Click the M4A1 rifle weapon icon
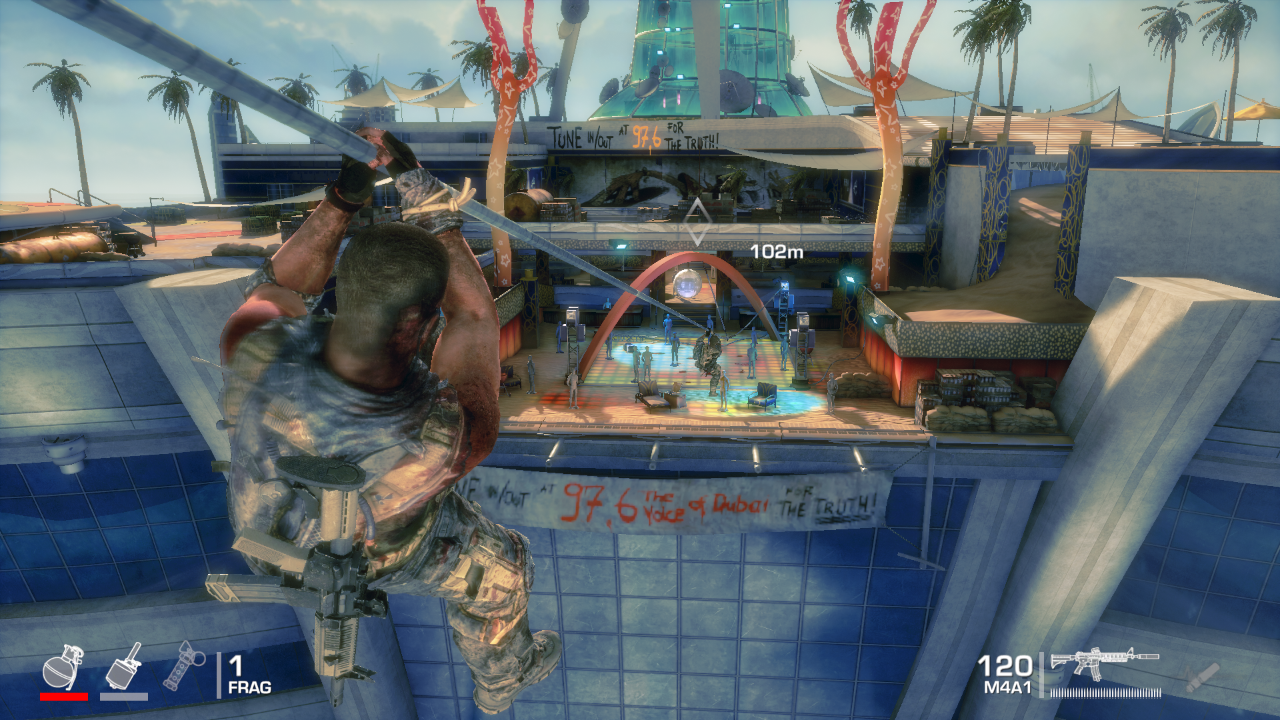1280x720 pixels. 1103,663
